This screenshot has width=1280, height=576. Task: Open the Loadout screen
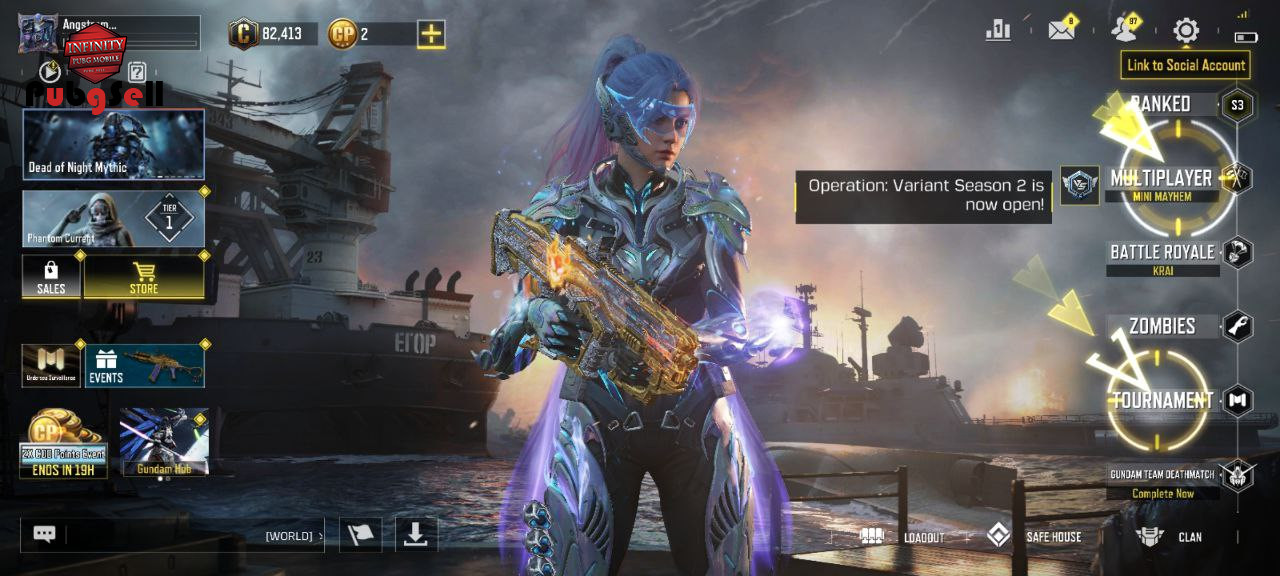[x=903, y=537]
